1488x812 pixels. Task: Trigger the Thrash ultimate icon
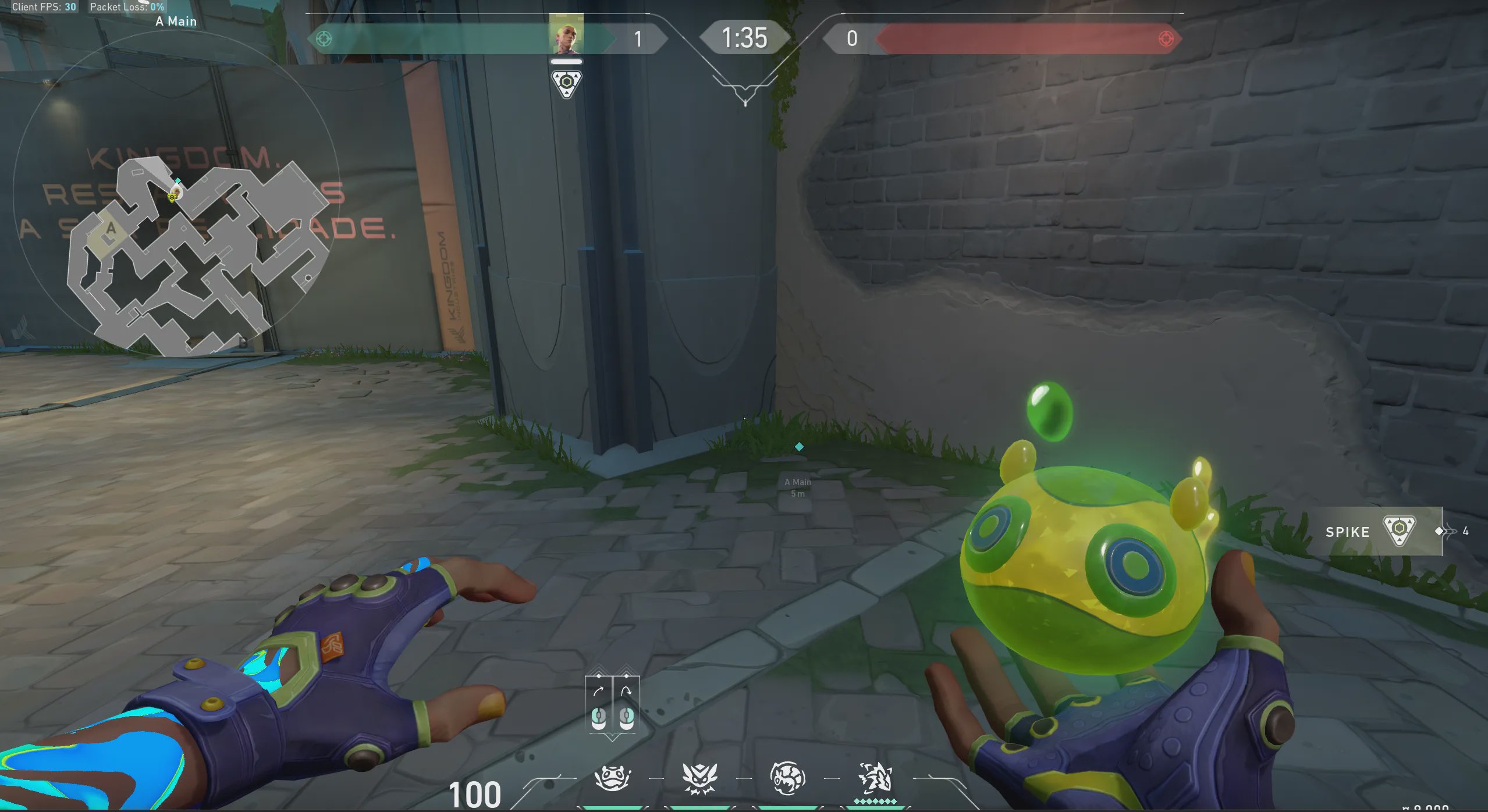pos(875,778)
